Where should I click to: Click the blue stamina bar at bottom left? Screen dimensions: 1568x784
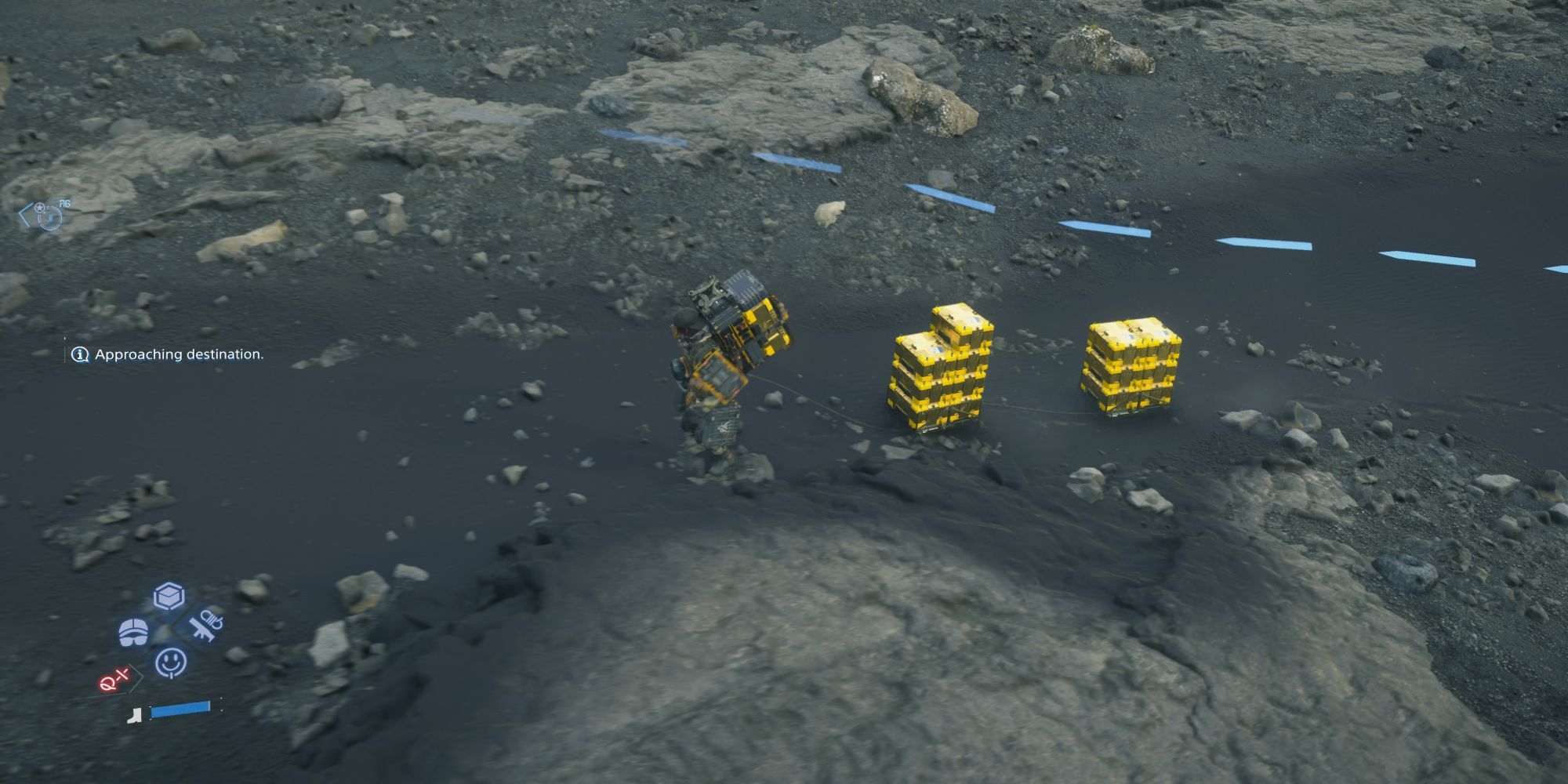180,710
